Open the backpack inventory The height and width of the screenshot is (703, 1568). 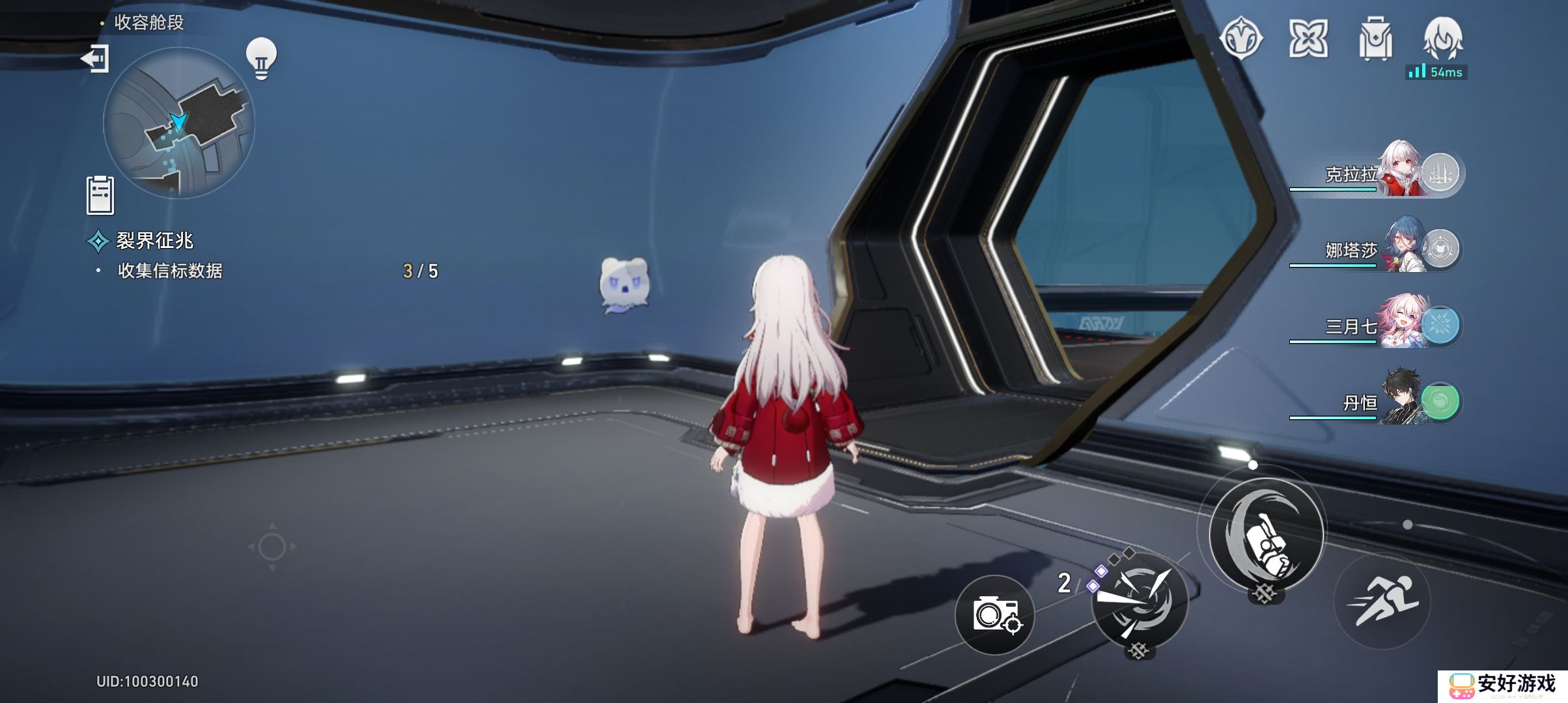coord(1375,39)
